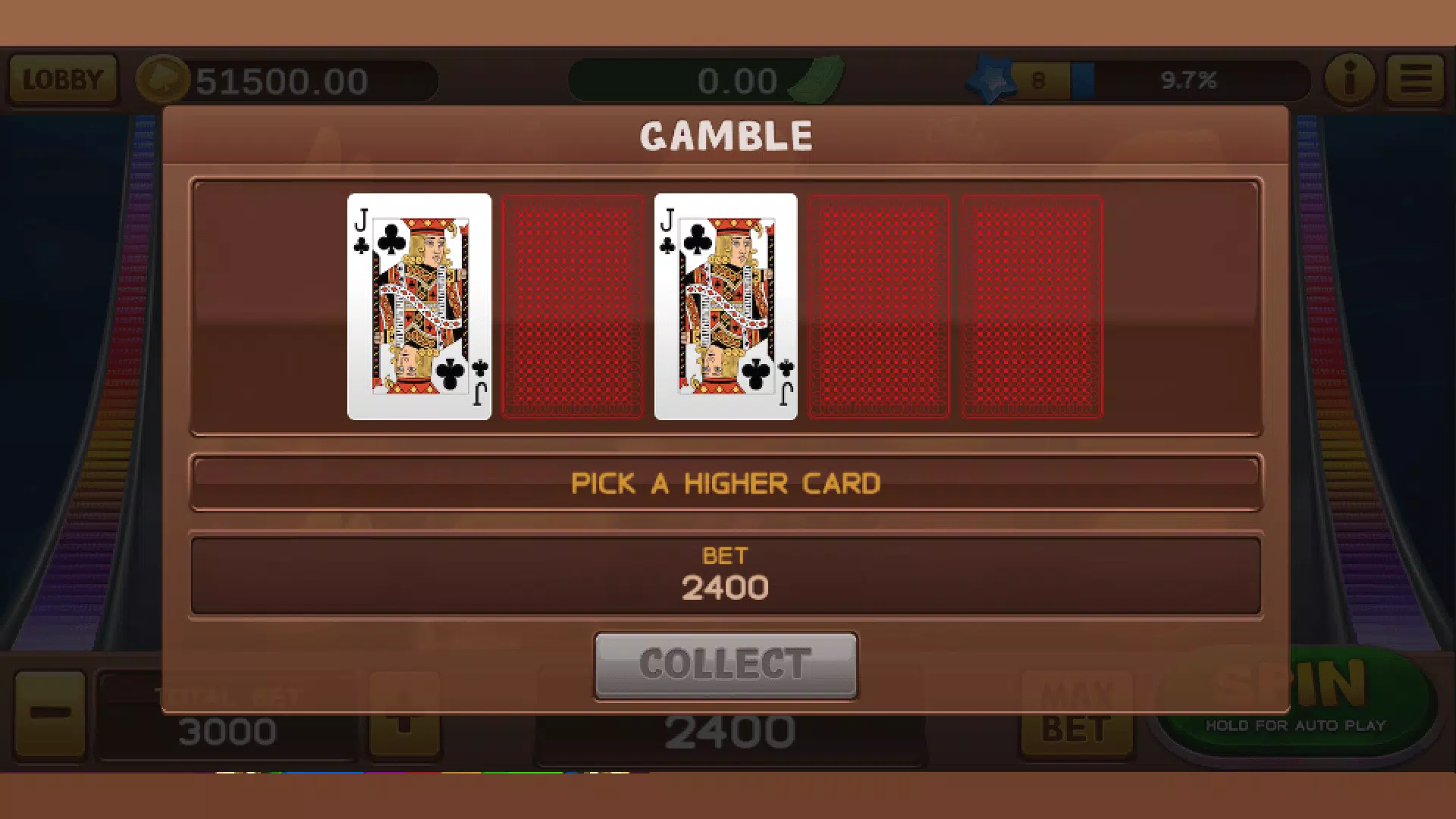The width and height of the screenshot is (1456, 819).
Task: Pick the face-down card beside the revealed Jack
Action: [x=880, y=306]
